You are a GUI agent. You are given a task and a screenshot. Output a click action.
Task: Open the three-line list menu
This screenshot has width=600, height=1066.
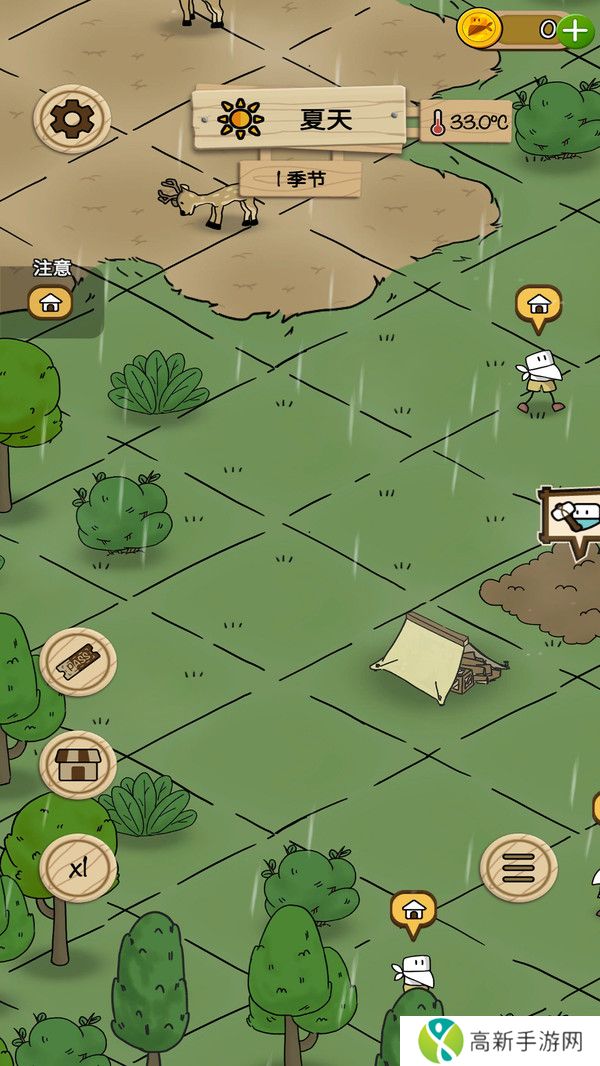click(518, 867)
